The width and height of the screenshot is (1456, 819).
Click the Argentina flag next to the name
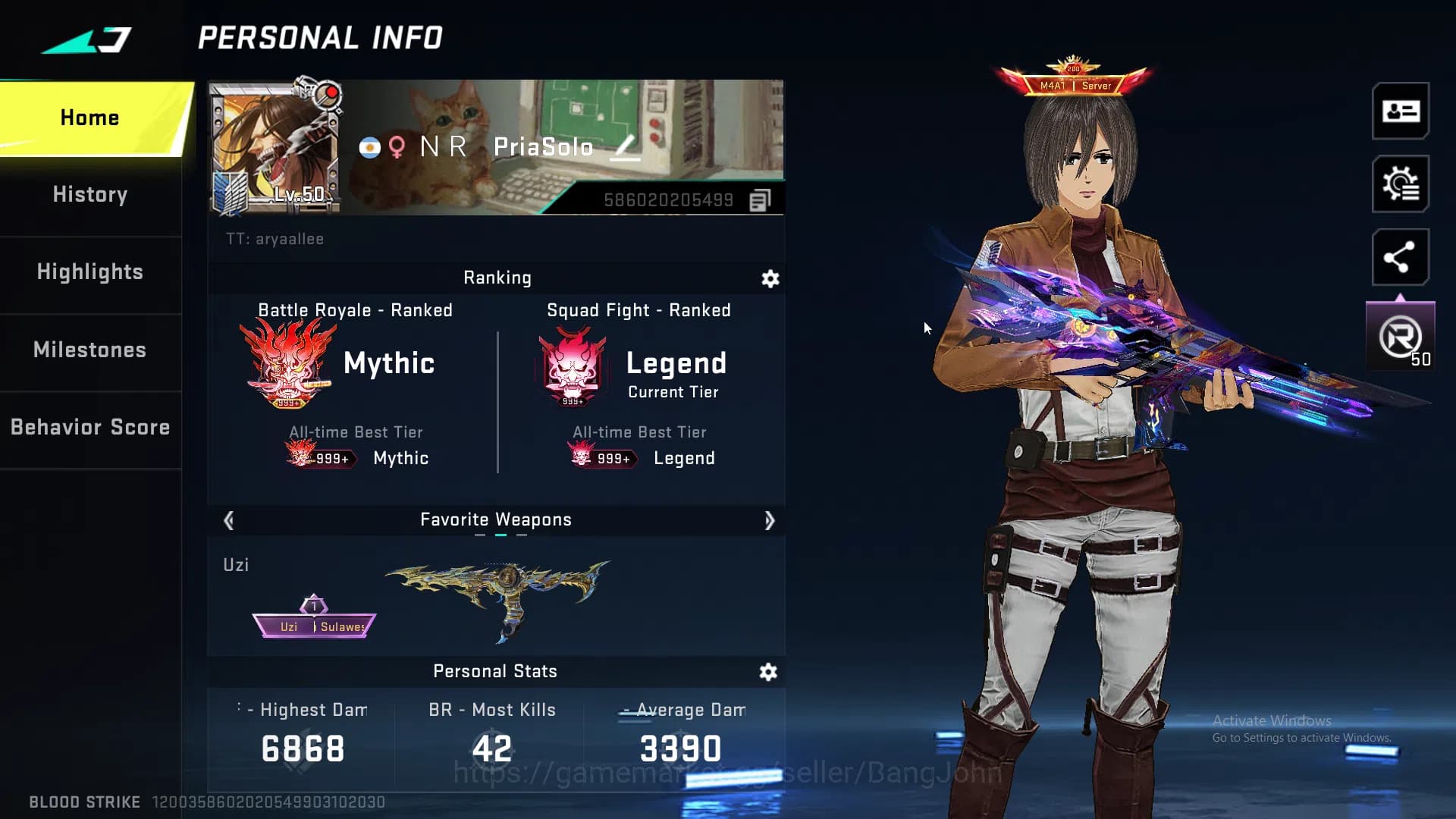369,148
